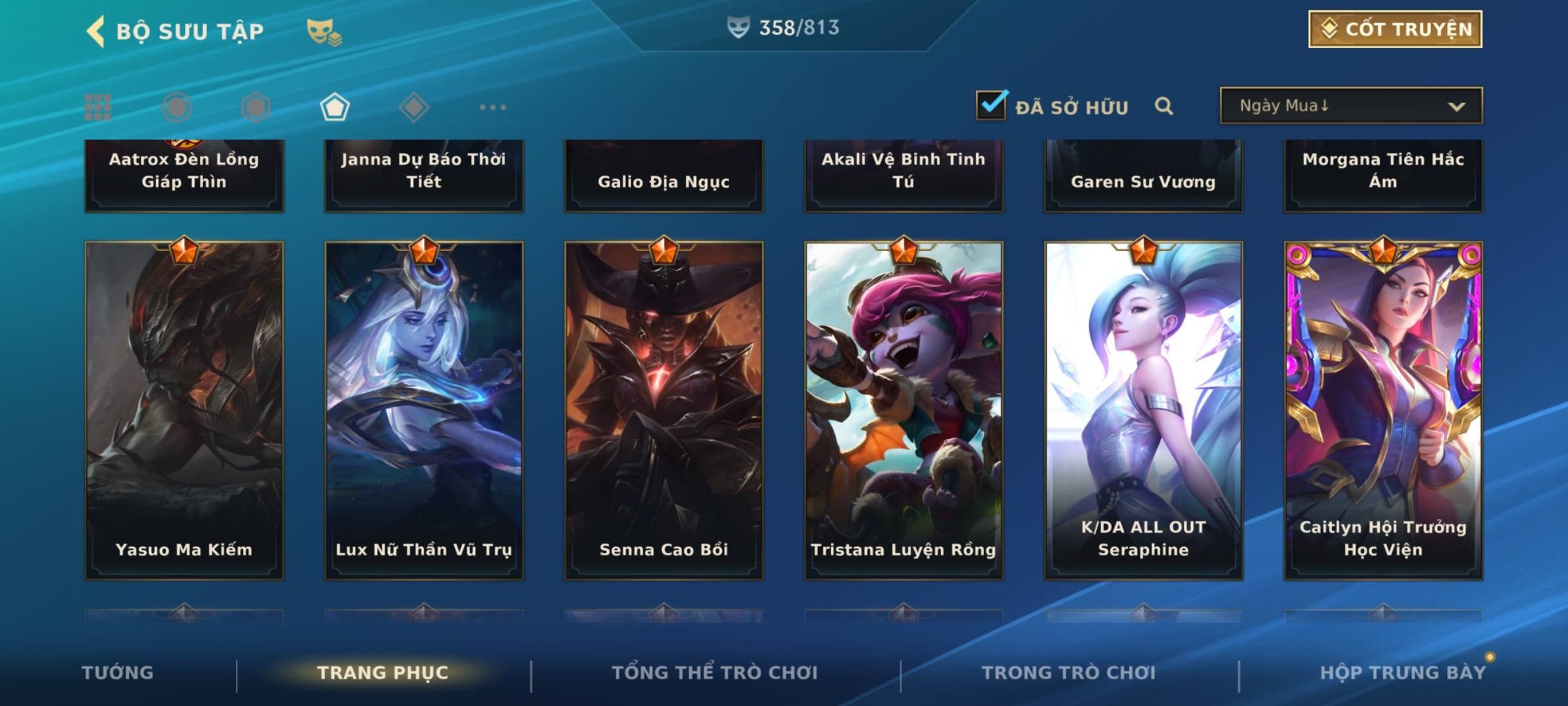
Task: Select the Yasuo Ma Kiếm skin card
Action: pos(184,411)
